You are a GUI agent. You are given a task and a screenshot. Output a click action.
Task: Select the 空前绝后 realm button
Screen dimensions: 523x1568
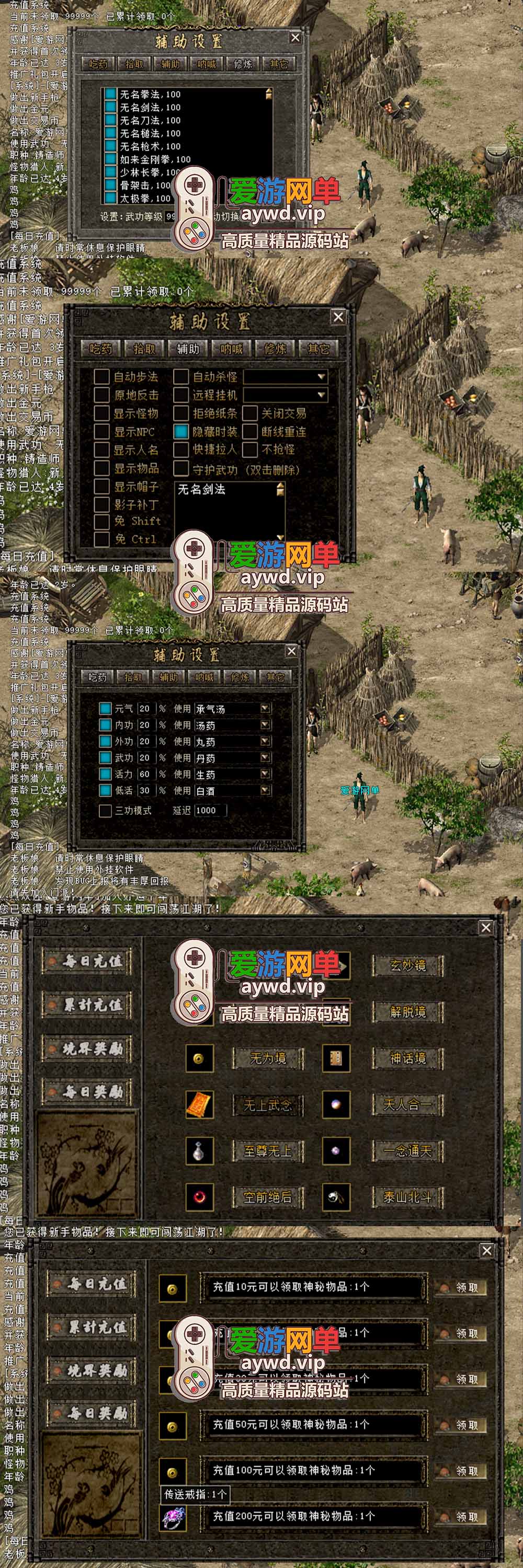pyautogui.click(x=267, y=1197)
